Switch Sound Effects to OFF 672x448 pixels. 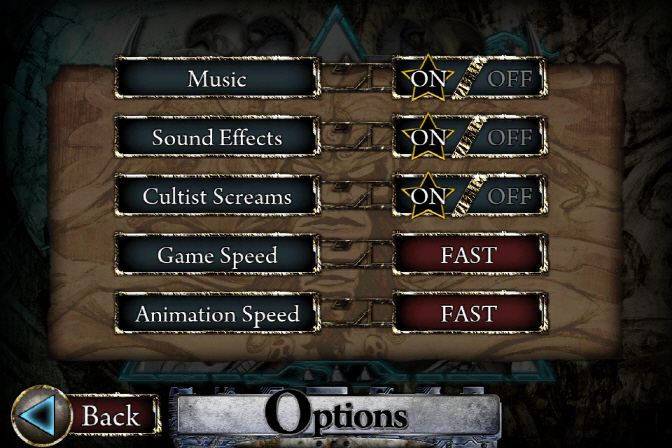click(x=510, y=137)
